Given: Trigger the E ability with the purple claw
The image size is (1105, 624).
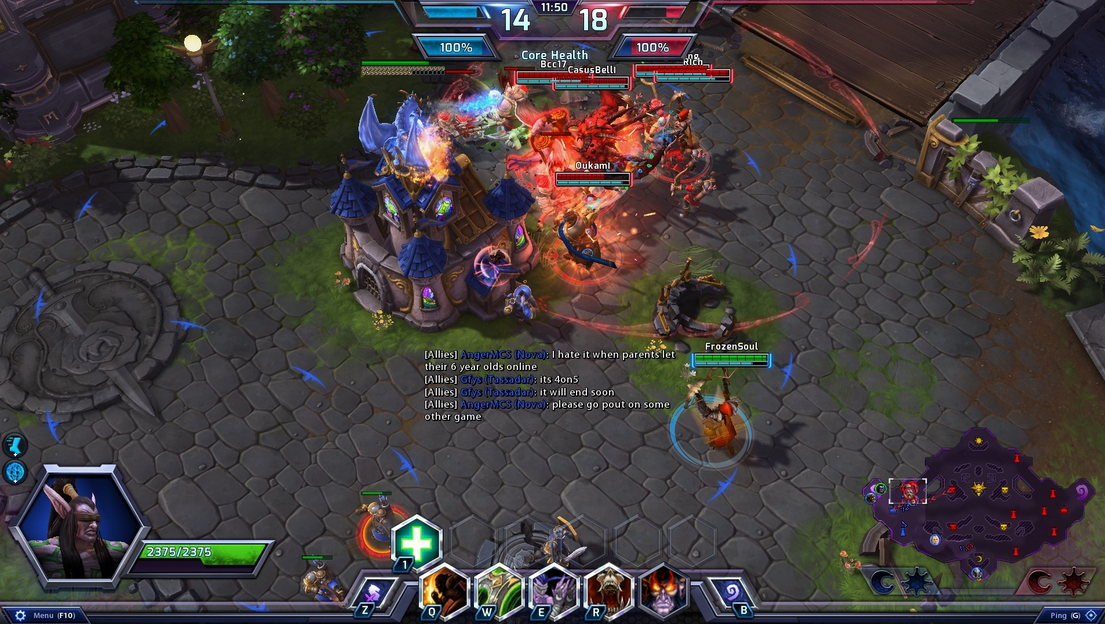Looking at the screenshot, I should click(x=553, y=590).
